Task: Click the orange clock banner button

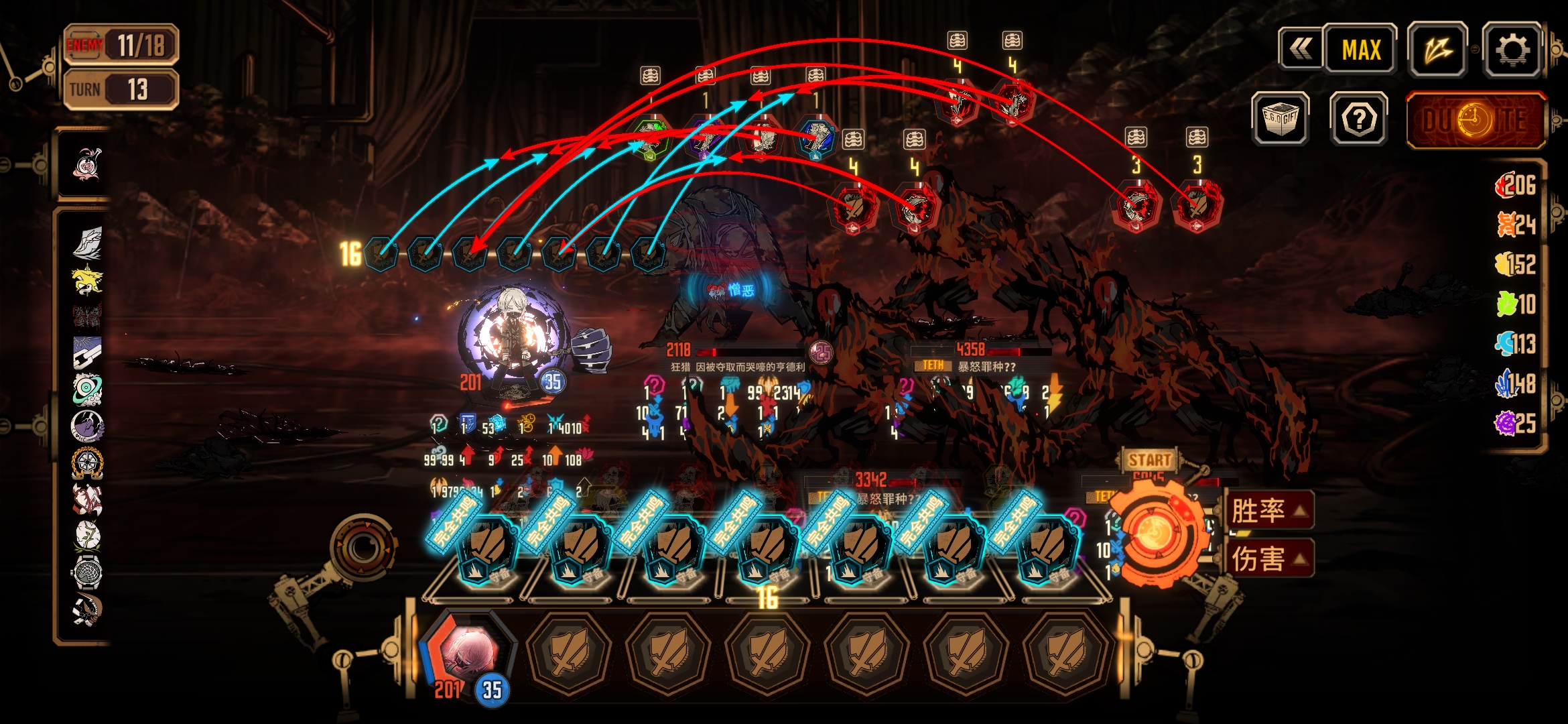Action: pyautogui.click(x=1475, y=121)
